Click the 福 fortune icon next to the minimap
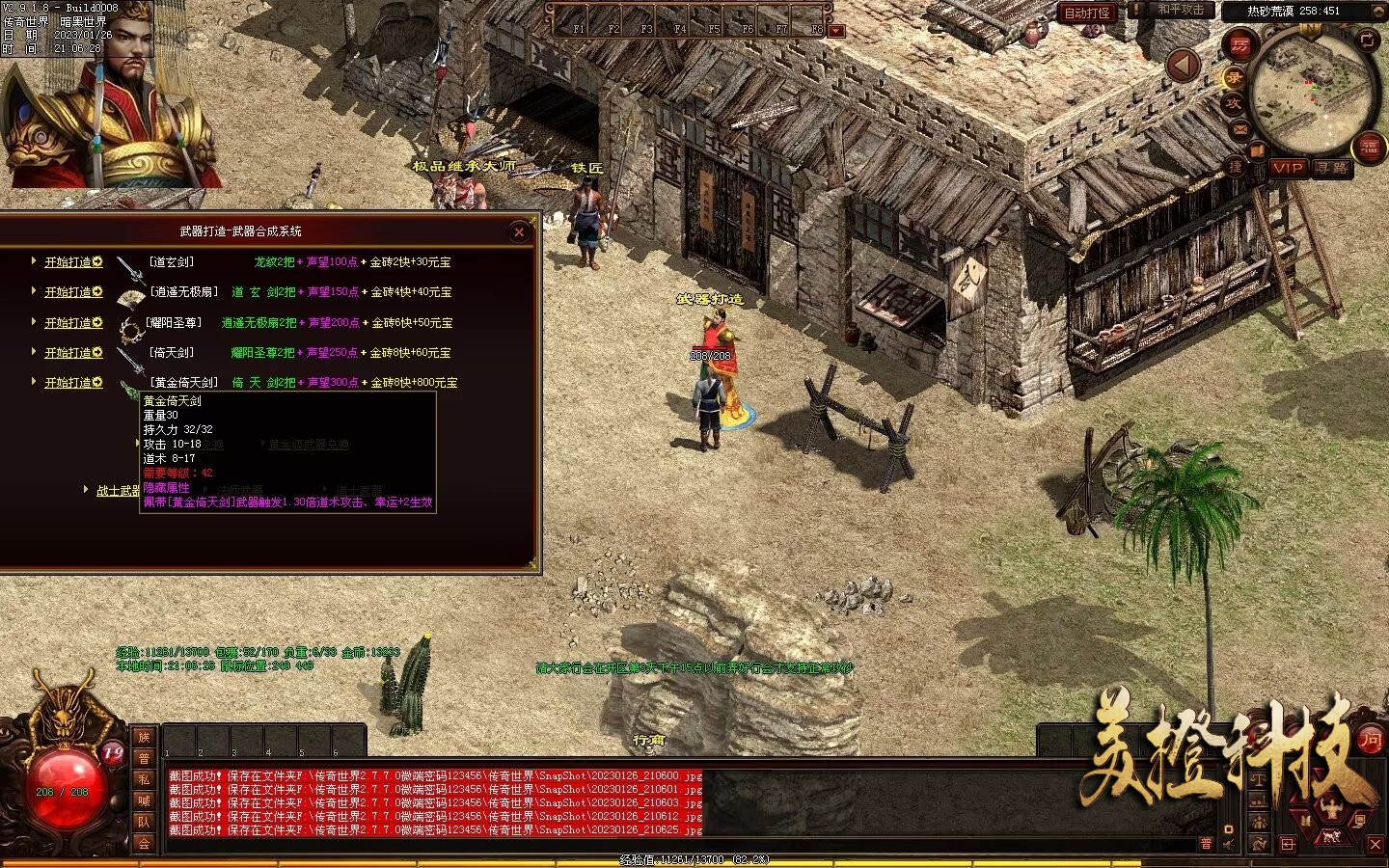The height and width of the screenshot is (868, 1389). [1369, 147]
